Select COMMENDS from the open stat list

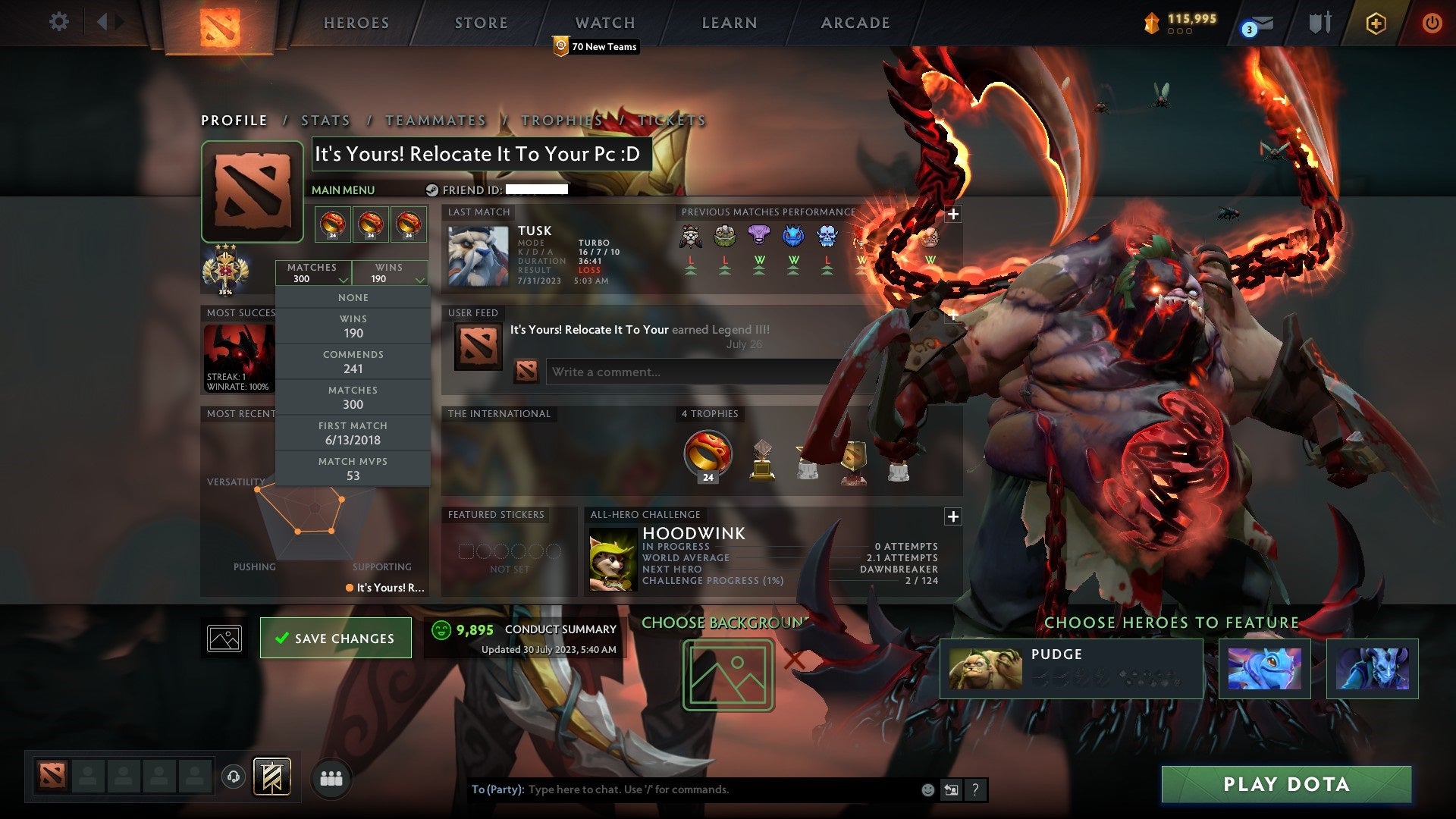pyautogui.click(x=353, y=361)
